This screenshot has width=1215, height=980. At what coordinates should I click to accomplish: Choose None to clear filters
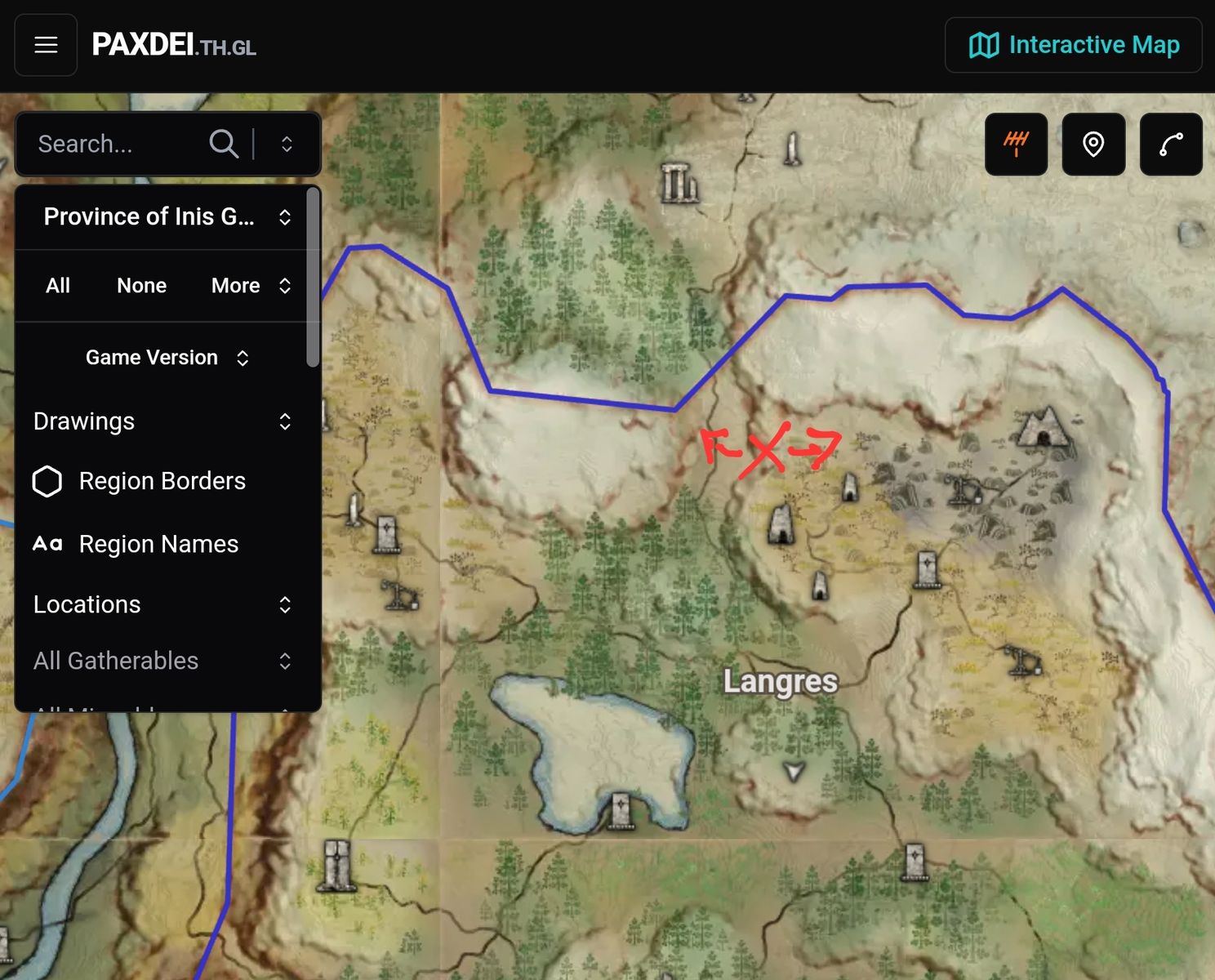click(141, 285)
